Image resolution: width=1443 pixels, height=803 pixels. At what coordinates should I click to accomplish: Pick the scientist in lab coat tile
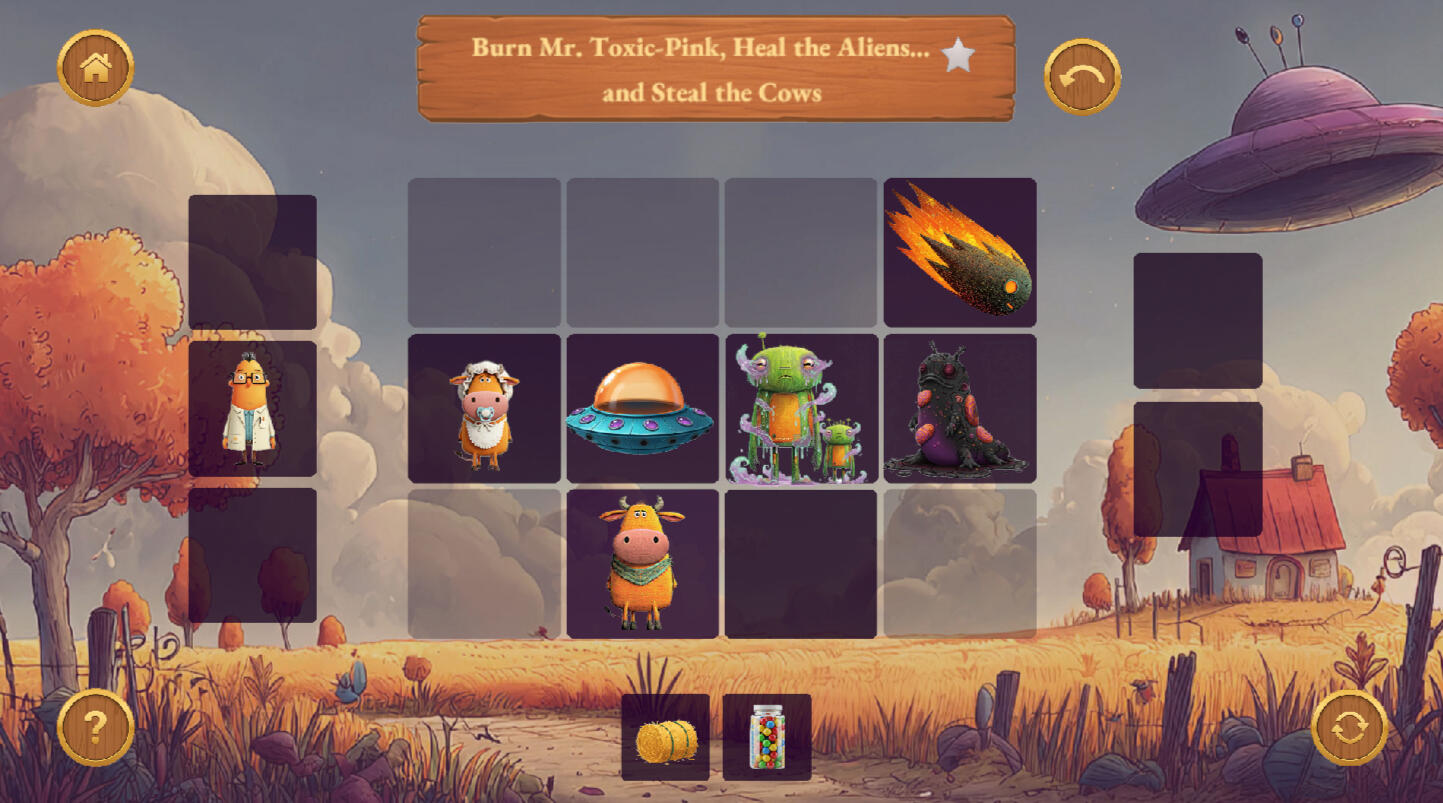coord(252,409)
